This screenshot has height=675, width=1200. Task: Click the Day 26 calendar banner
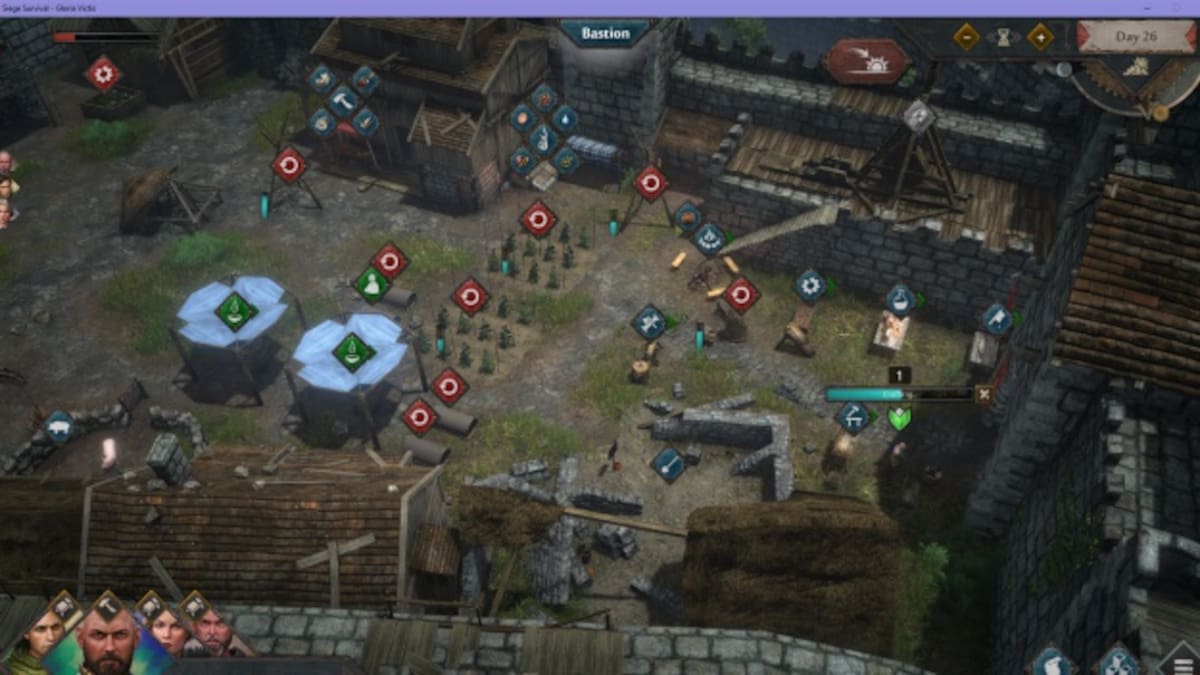click(1137, 38)
